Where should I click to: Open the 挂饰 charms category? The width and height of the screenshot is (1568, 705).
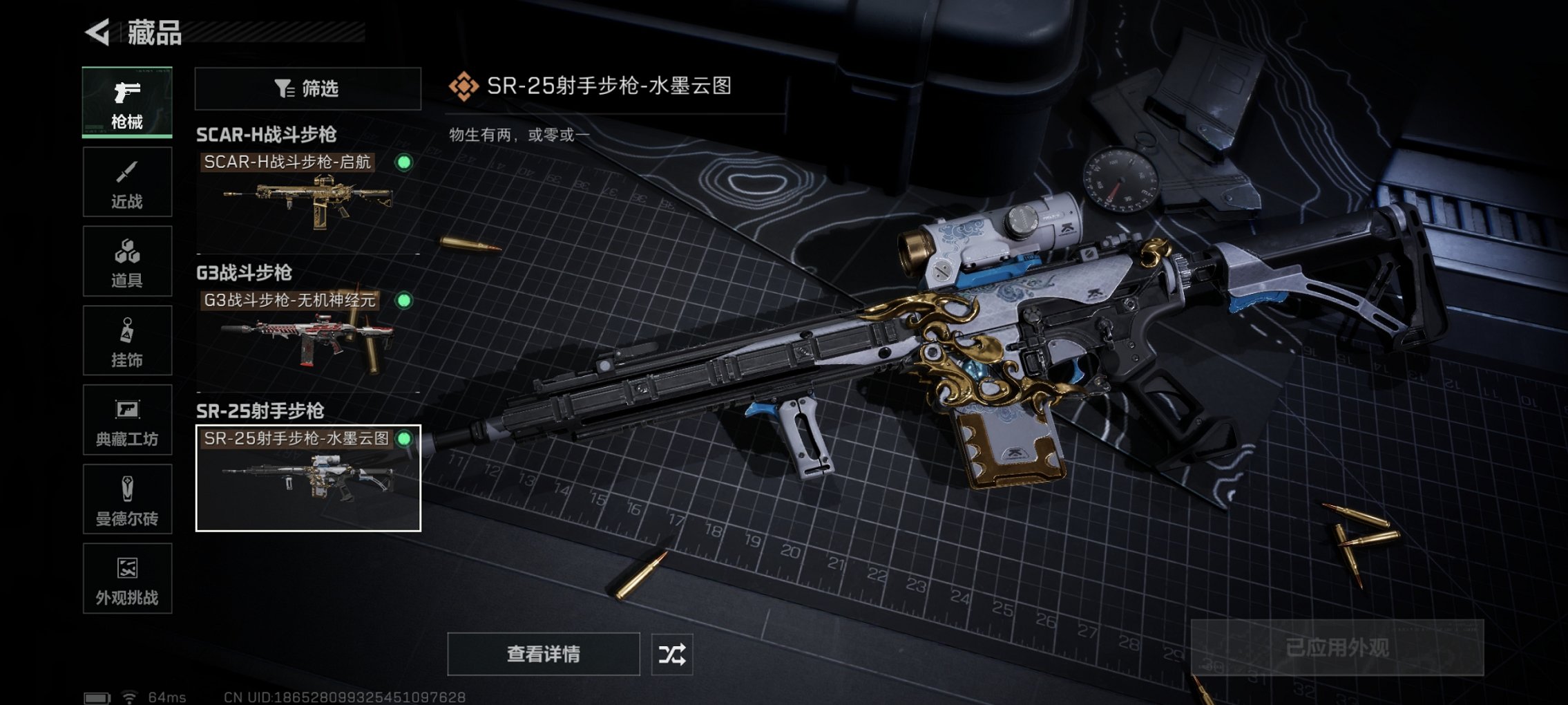127,340
